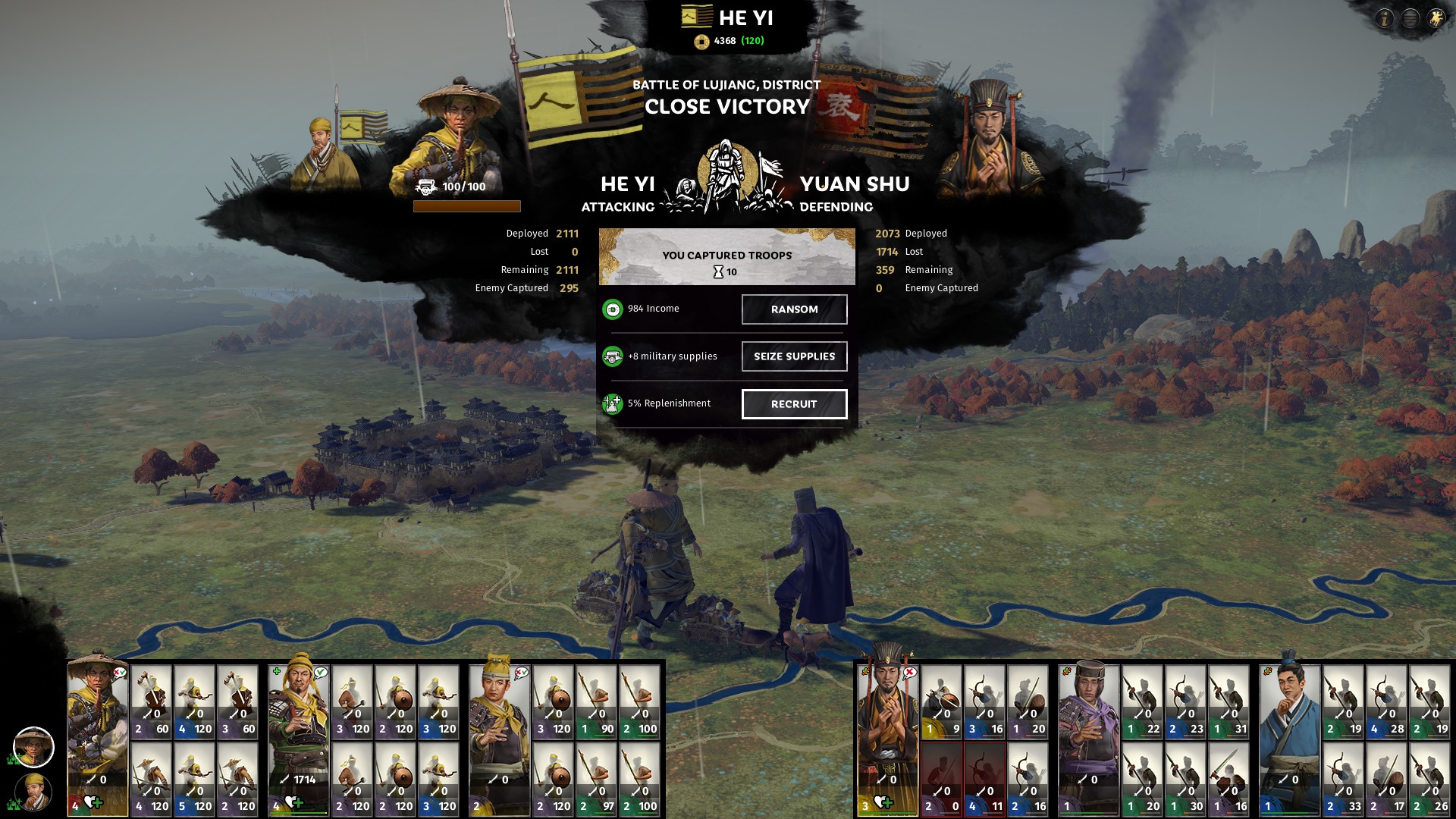Click the green coin icon beside 984 Income
This screenshot has width=1456, height=819.
611,309
